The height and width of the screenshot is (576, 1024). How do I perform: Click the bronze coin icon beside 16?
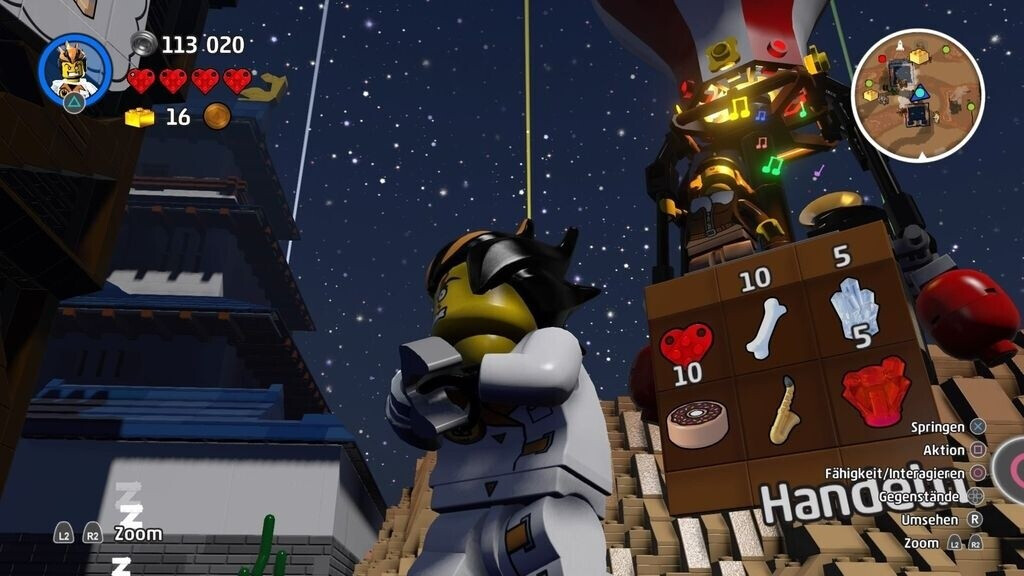[x=217, y=117]
